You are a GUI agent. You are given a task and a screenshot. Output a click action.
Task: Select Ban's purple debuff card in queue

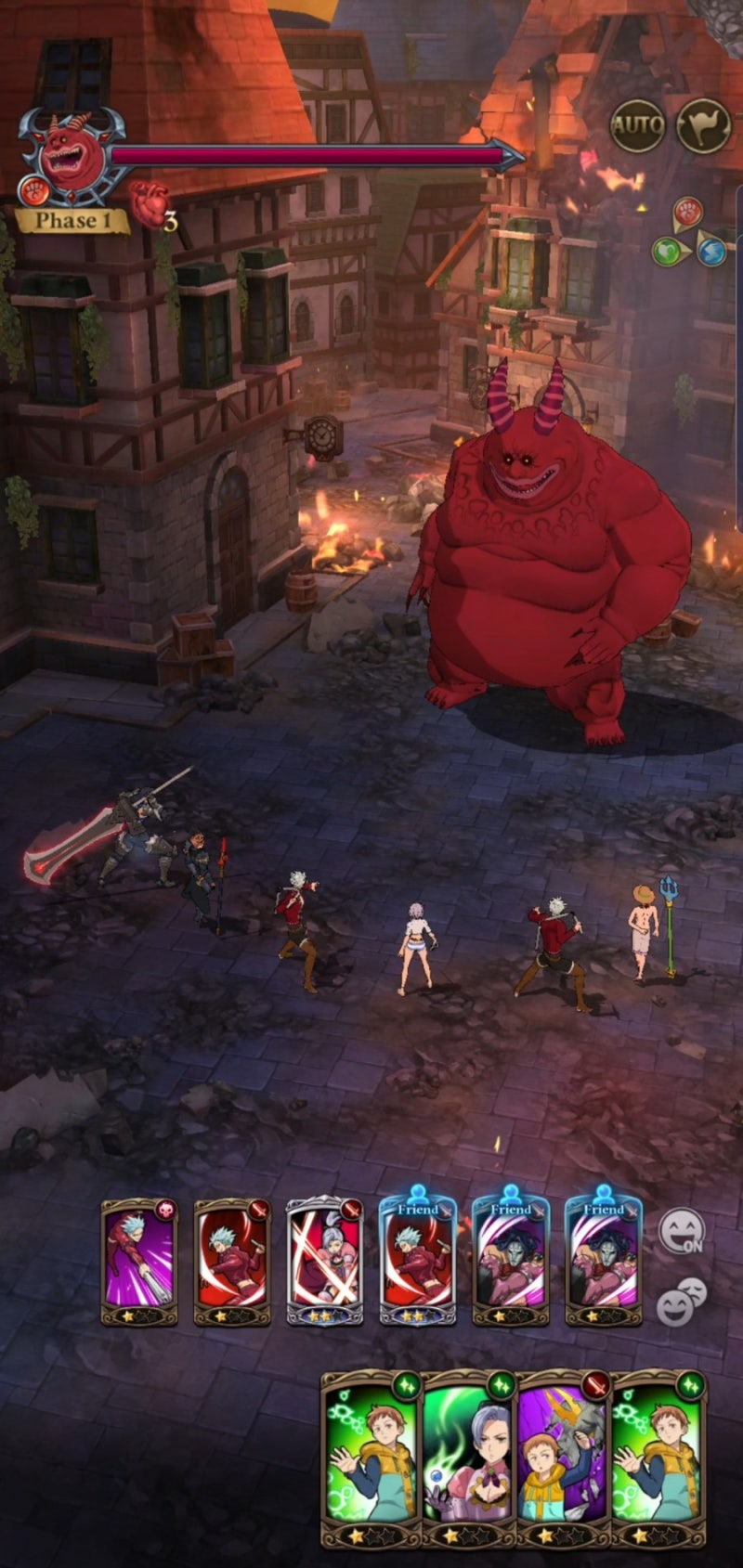(x=139, y=1261)
